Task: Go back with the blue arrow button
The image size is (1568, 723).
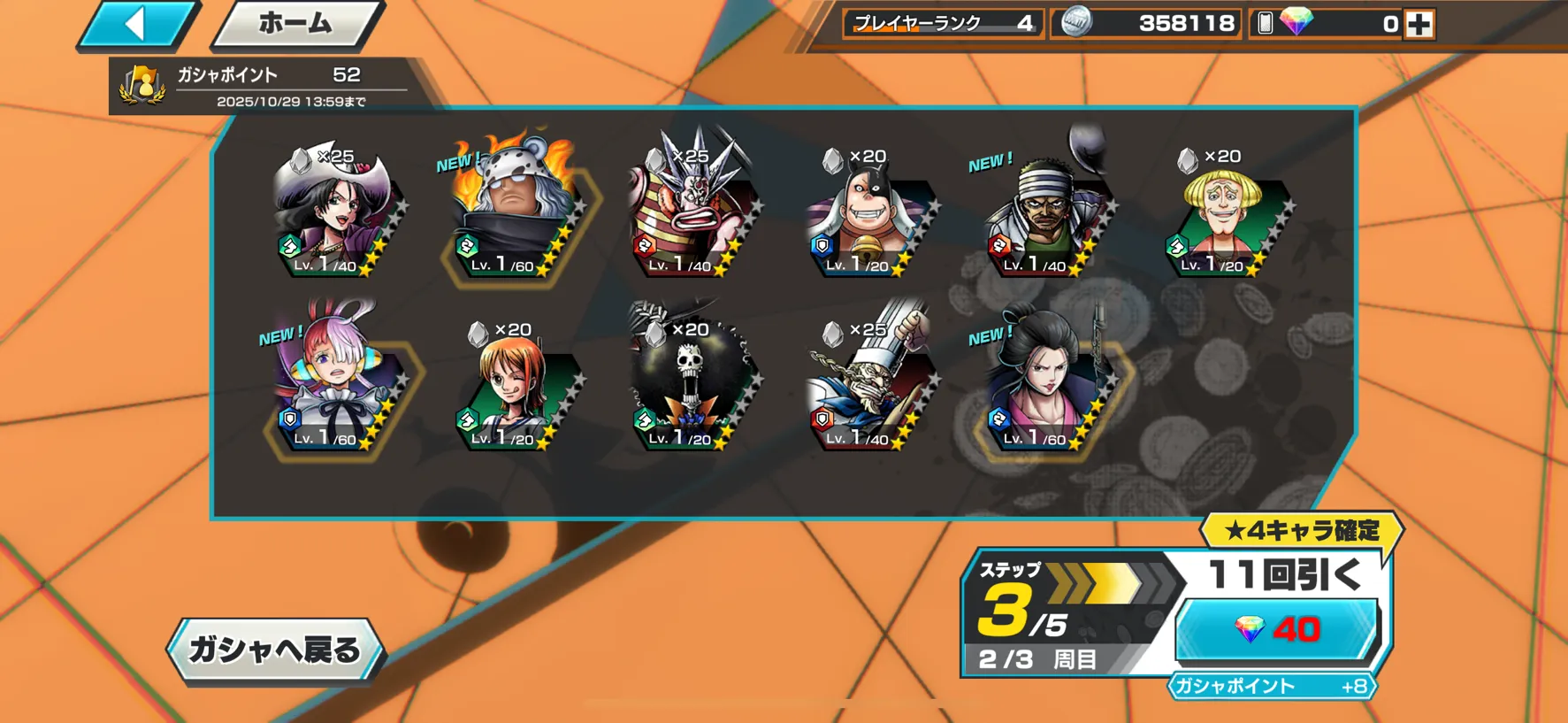Action: [x=136, y=24]
